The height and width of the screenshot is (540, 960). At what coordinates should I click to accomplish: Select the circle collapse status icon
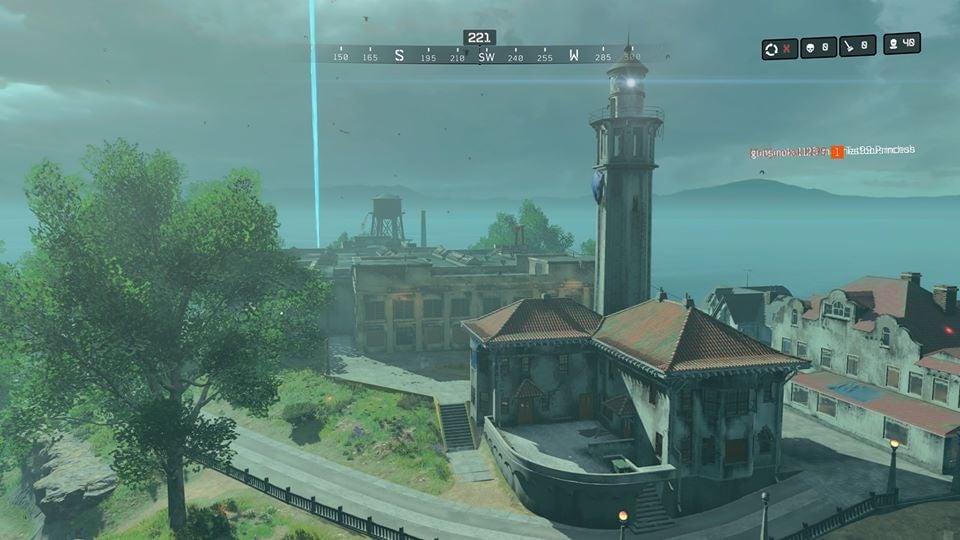coord(779,48)
